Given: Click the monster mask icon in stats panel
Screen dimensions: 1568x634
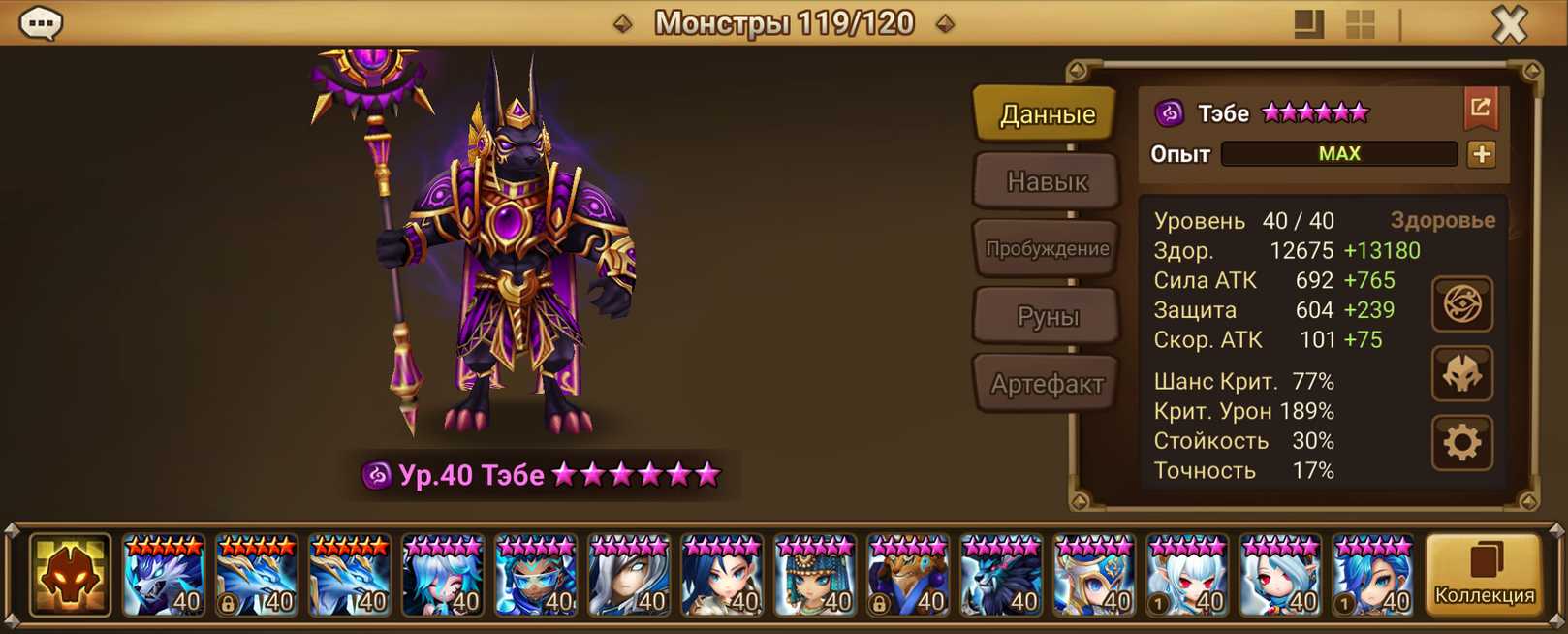Looking at the screenshot, I should click(1461, 374).
